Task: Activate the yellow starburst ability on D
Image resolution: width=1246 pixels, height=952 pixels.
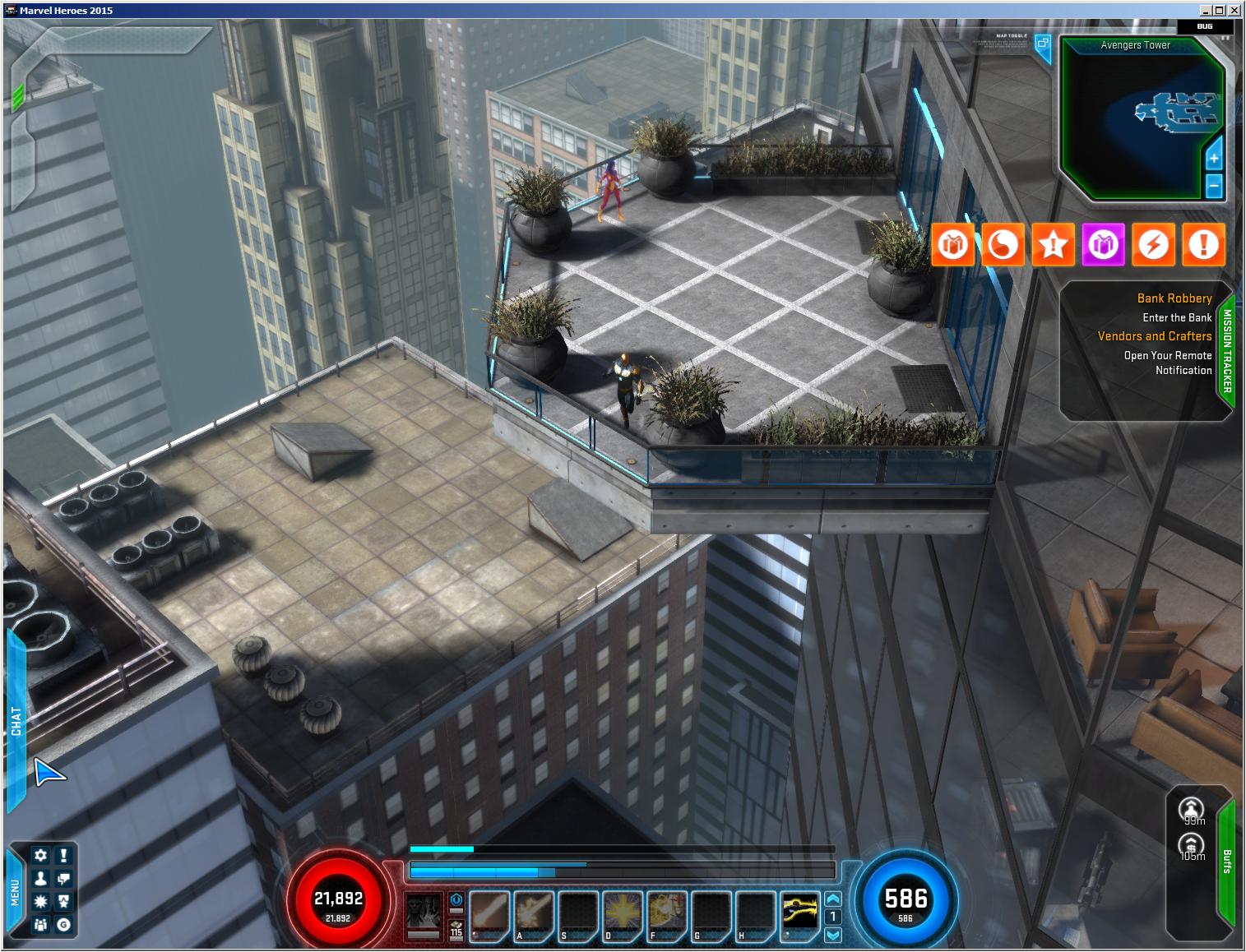Action: coord(623,914)
